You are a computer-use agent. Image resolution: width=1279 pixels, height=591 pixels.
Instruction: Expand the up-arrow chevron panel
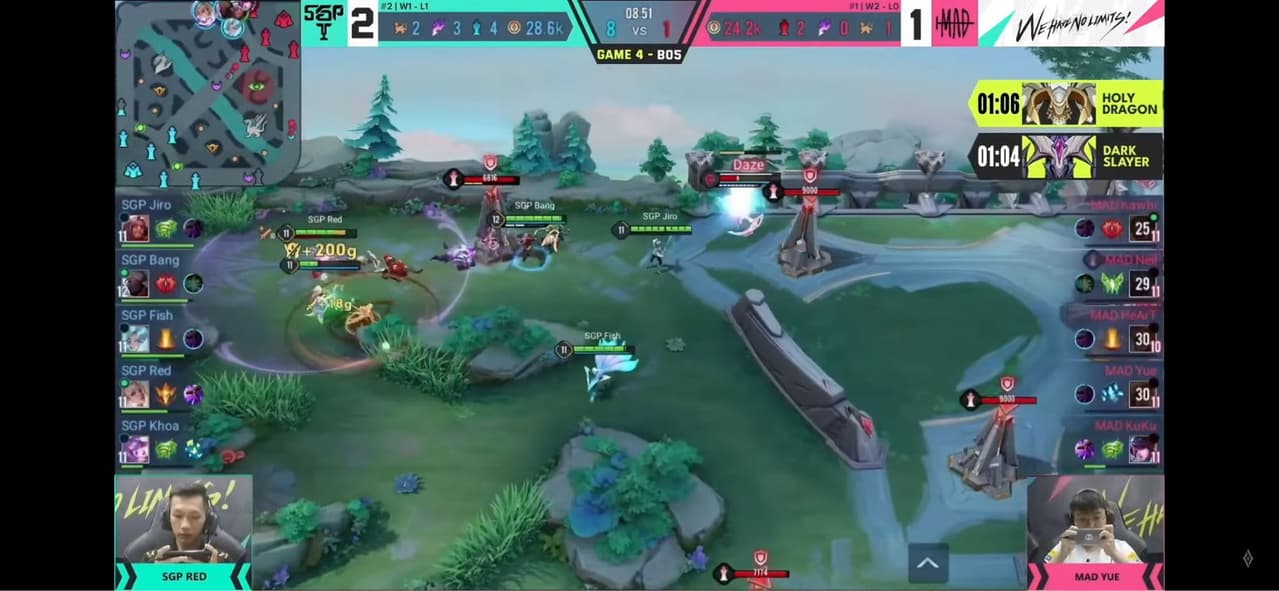coord(927,564)
